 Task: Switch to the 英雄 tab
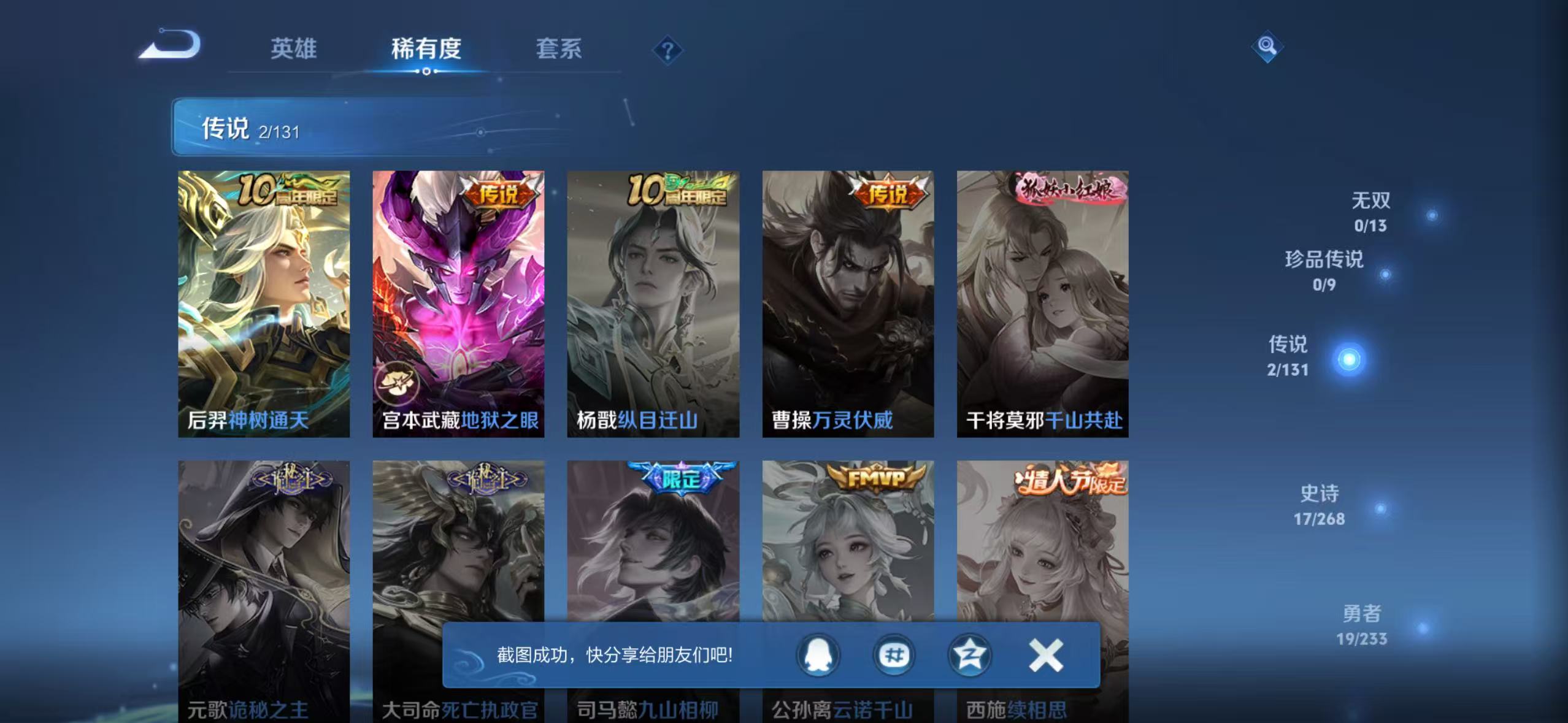[293, 49]
